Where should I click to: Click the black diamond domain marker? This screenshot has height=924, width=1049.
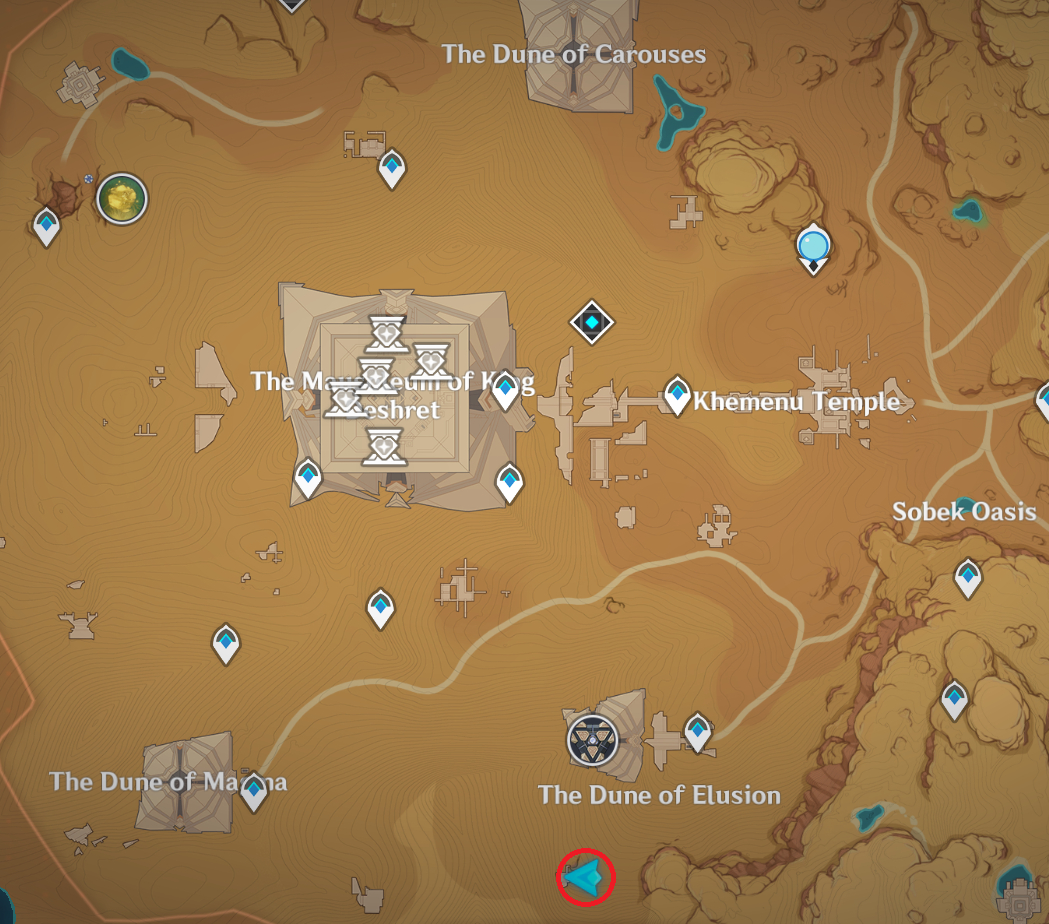[592, 323]
